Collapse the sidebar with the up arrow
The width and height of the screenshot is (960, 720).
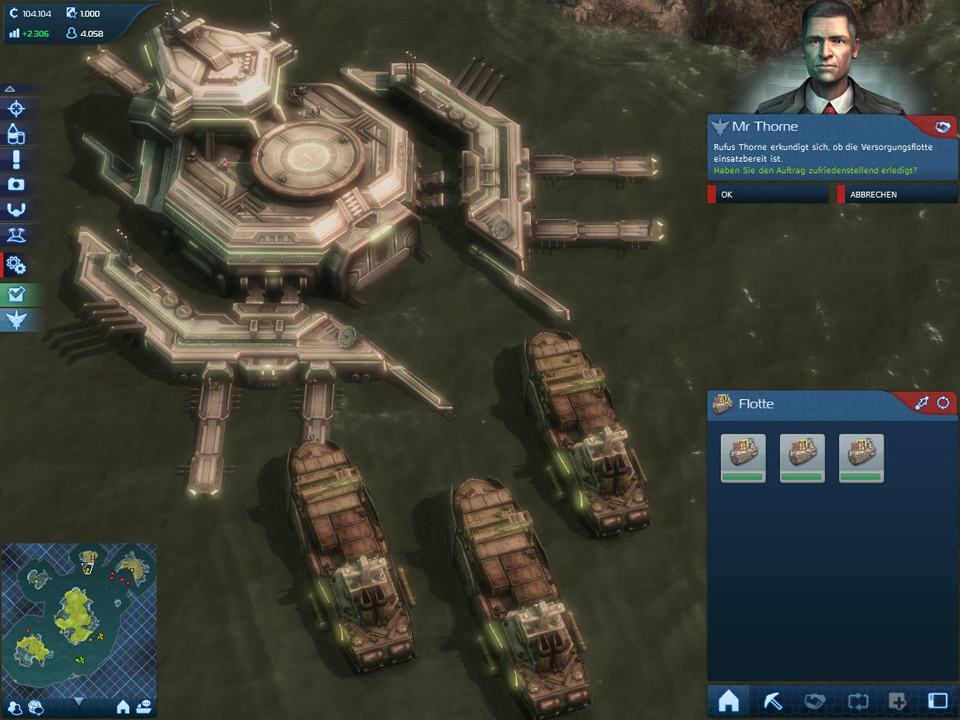tap(10, 89)
